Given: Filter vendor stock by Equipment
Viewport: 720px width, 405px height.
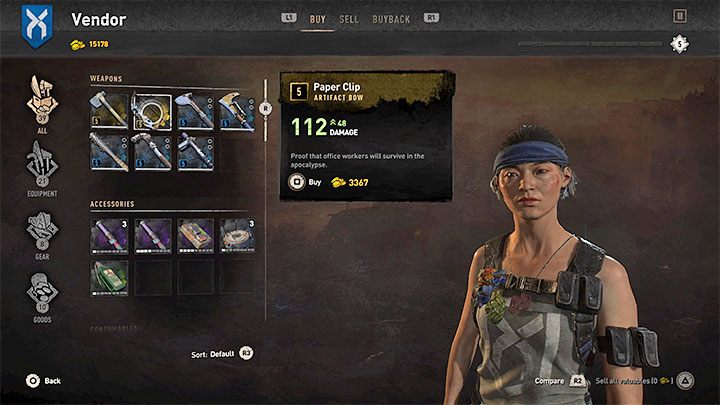Looking at the screenshot, I should click(x=42, y=165).
